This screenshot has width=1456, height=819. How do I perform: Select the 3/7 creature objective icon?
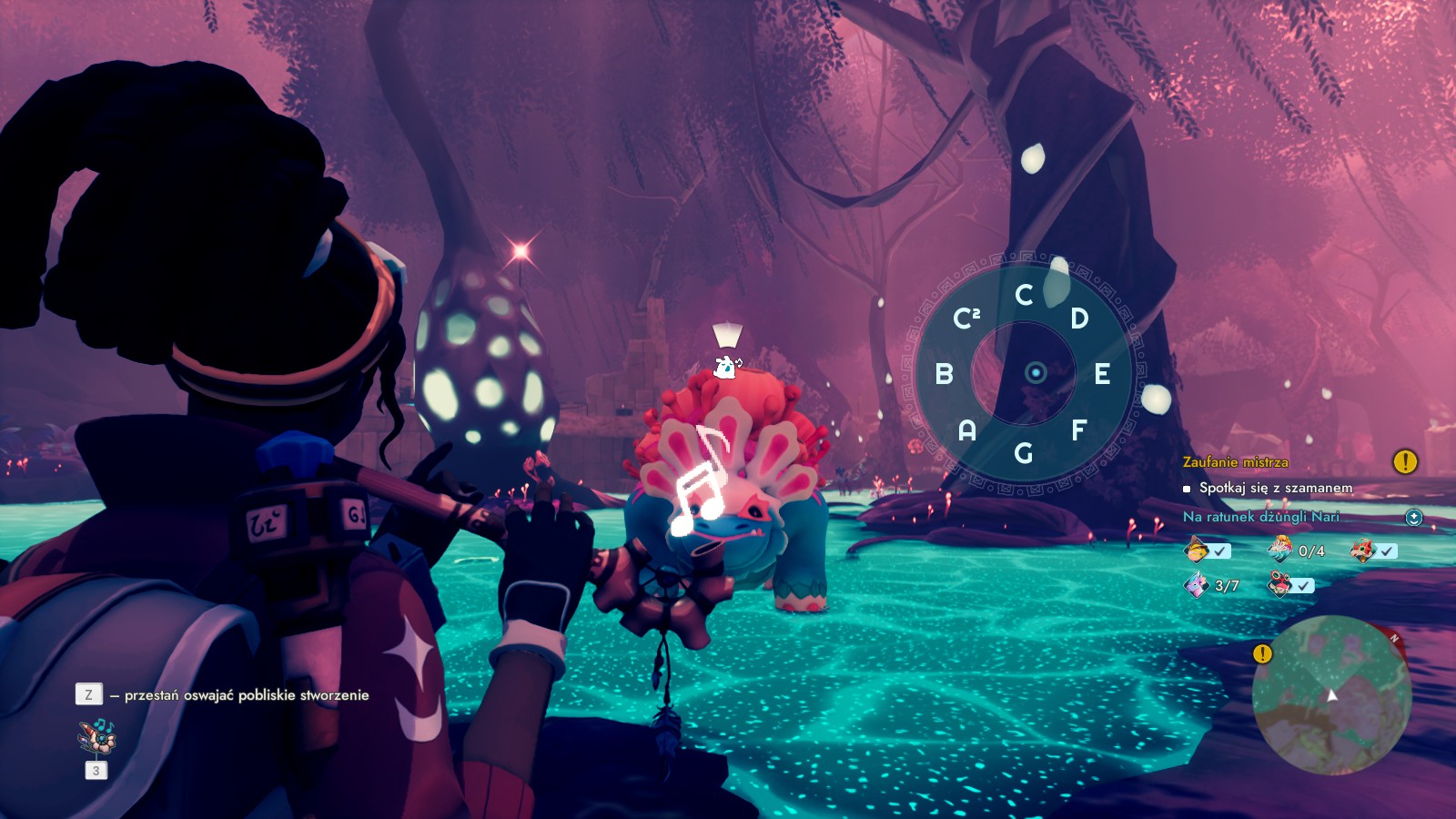[1196, 584]
